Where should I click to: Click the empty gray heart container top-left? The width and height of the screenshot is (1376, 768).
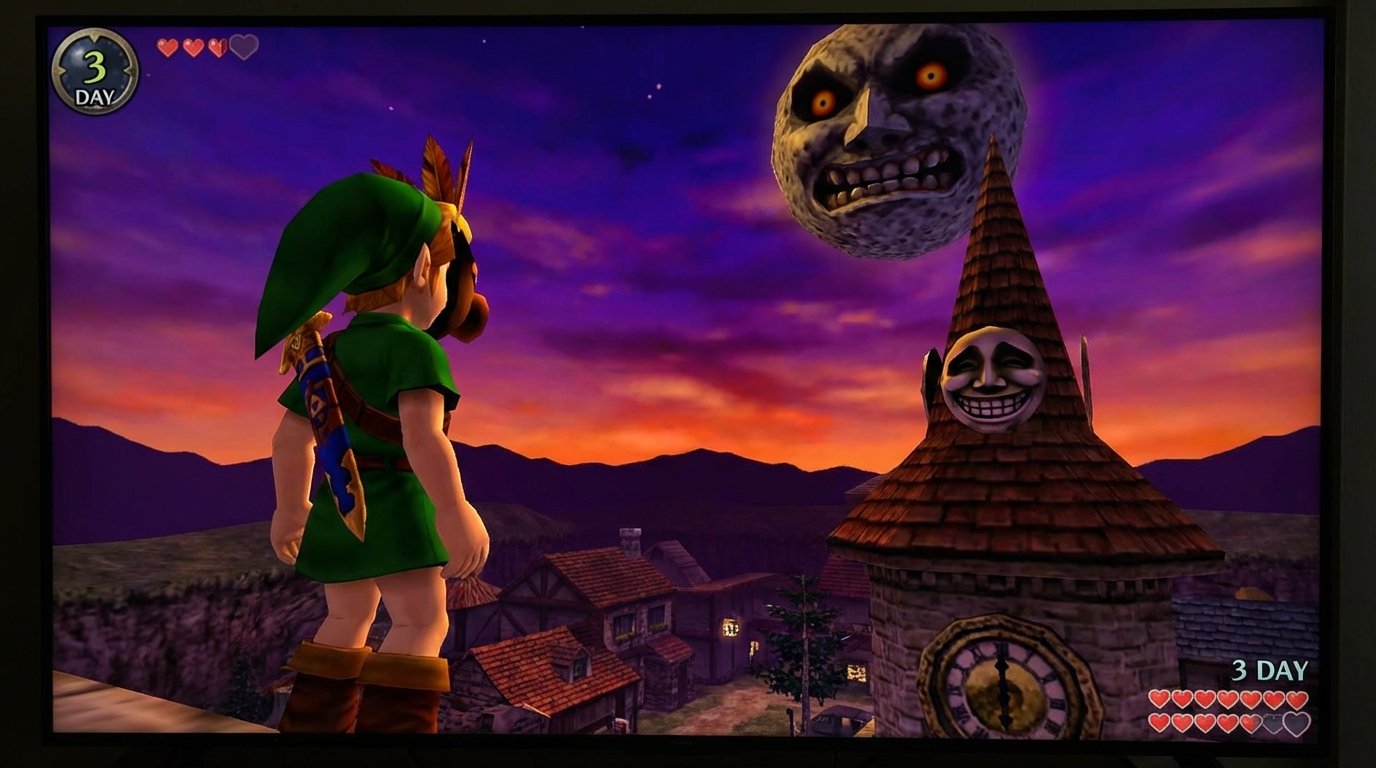(x=244, y=46)
